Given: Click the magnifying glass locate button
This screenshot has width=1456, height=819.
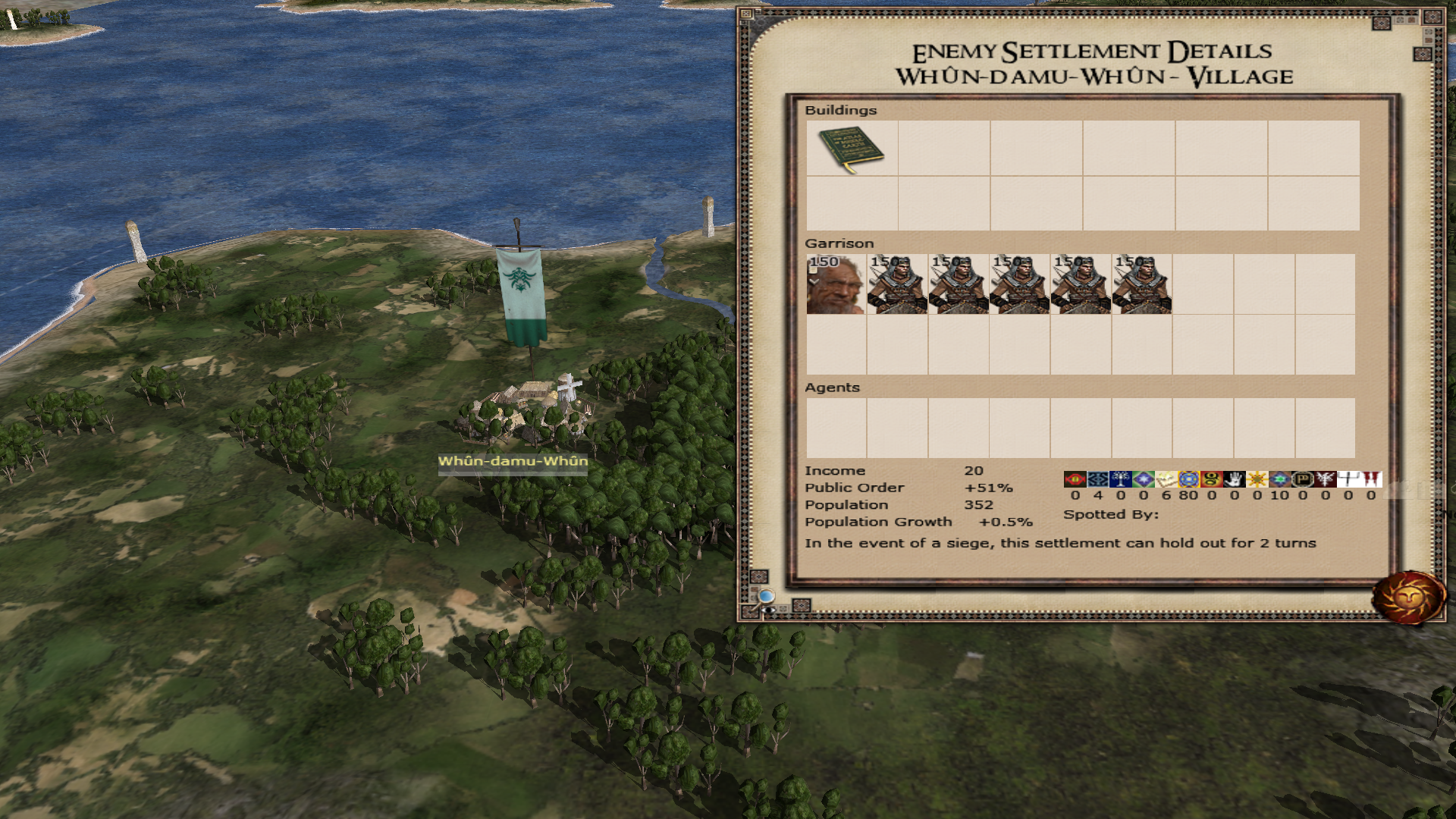Looking at the screenshot, I should 766,596.
